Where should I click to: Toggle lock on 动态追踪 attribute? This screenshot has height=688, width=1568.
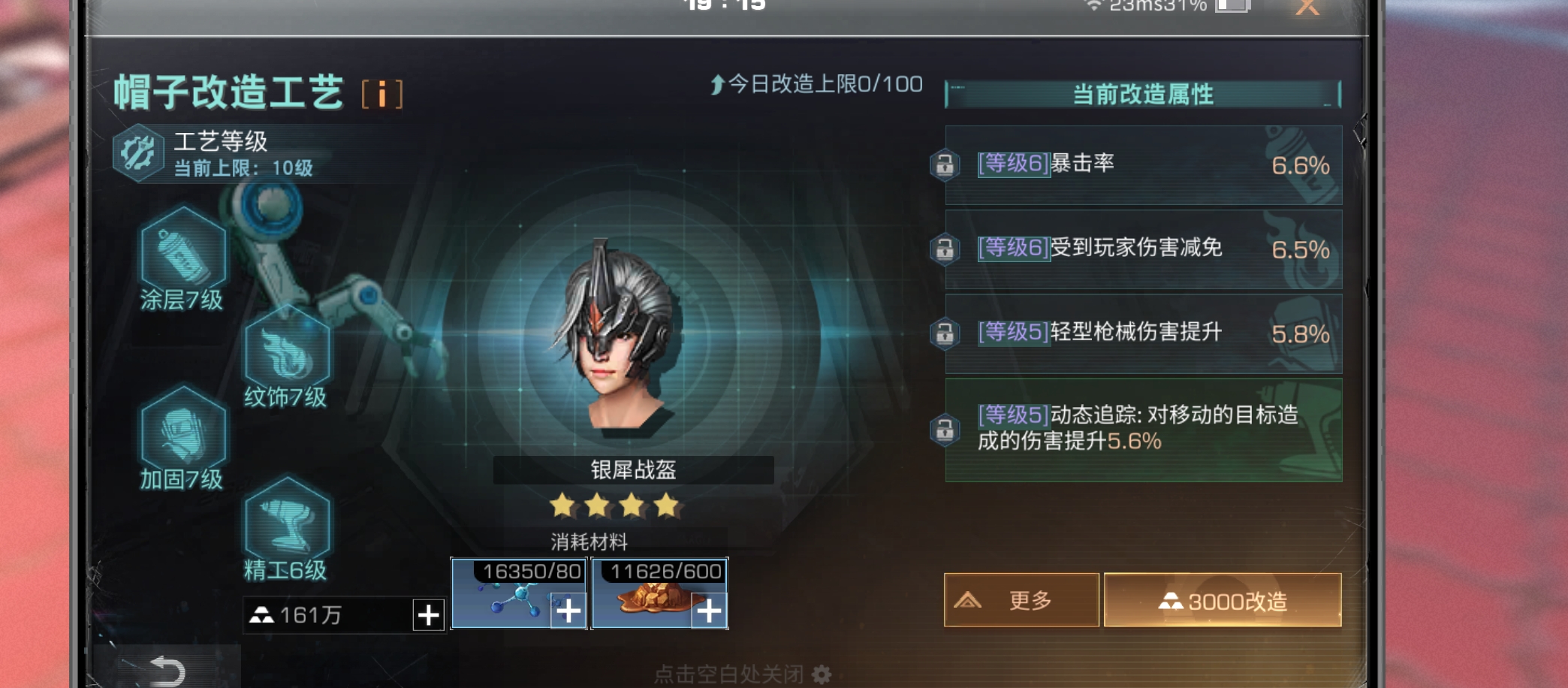(x=945, y=430)
